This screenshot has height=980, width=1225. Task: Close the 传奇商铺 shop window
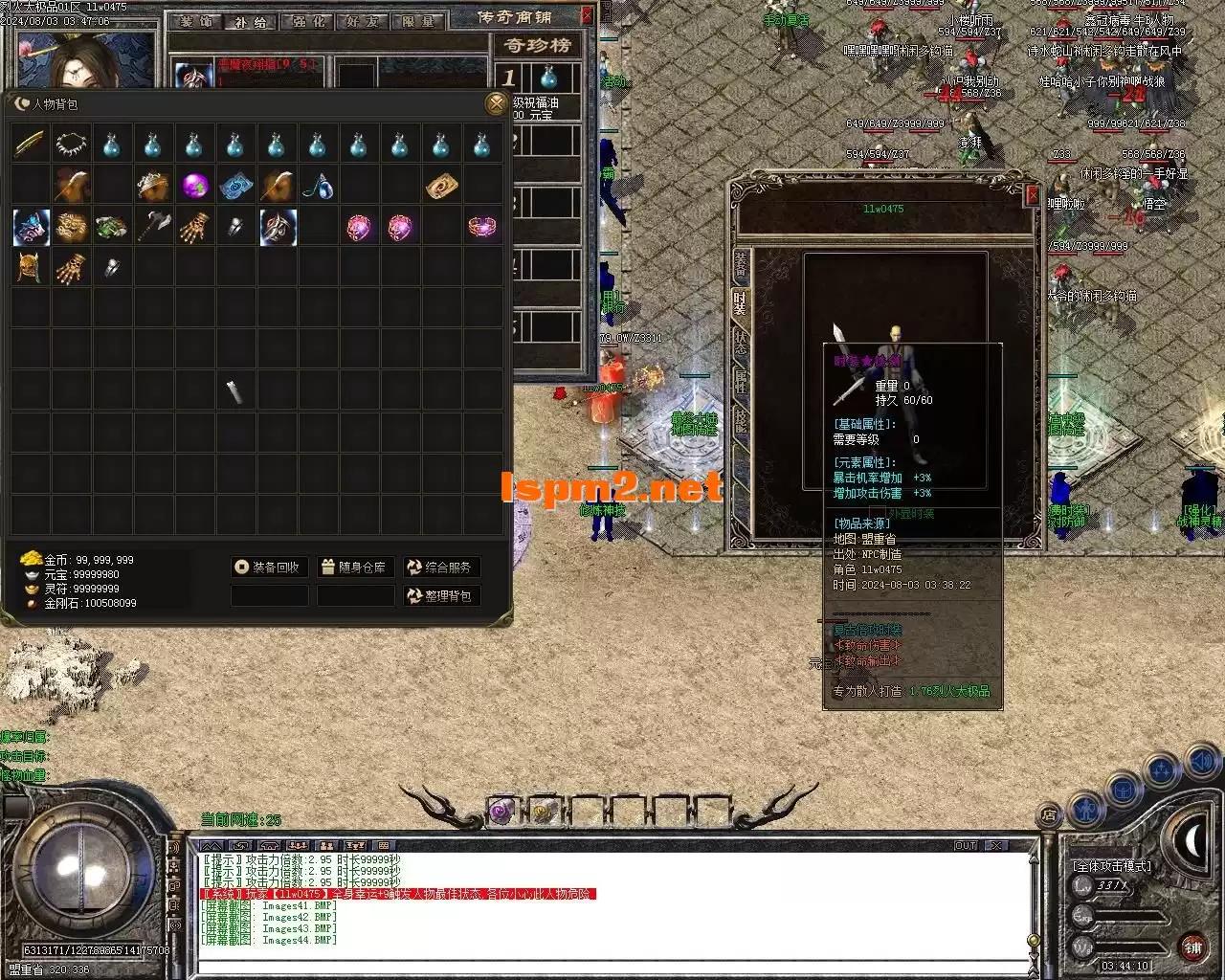click(x=588, y=15)
